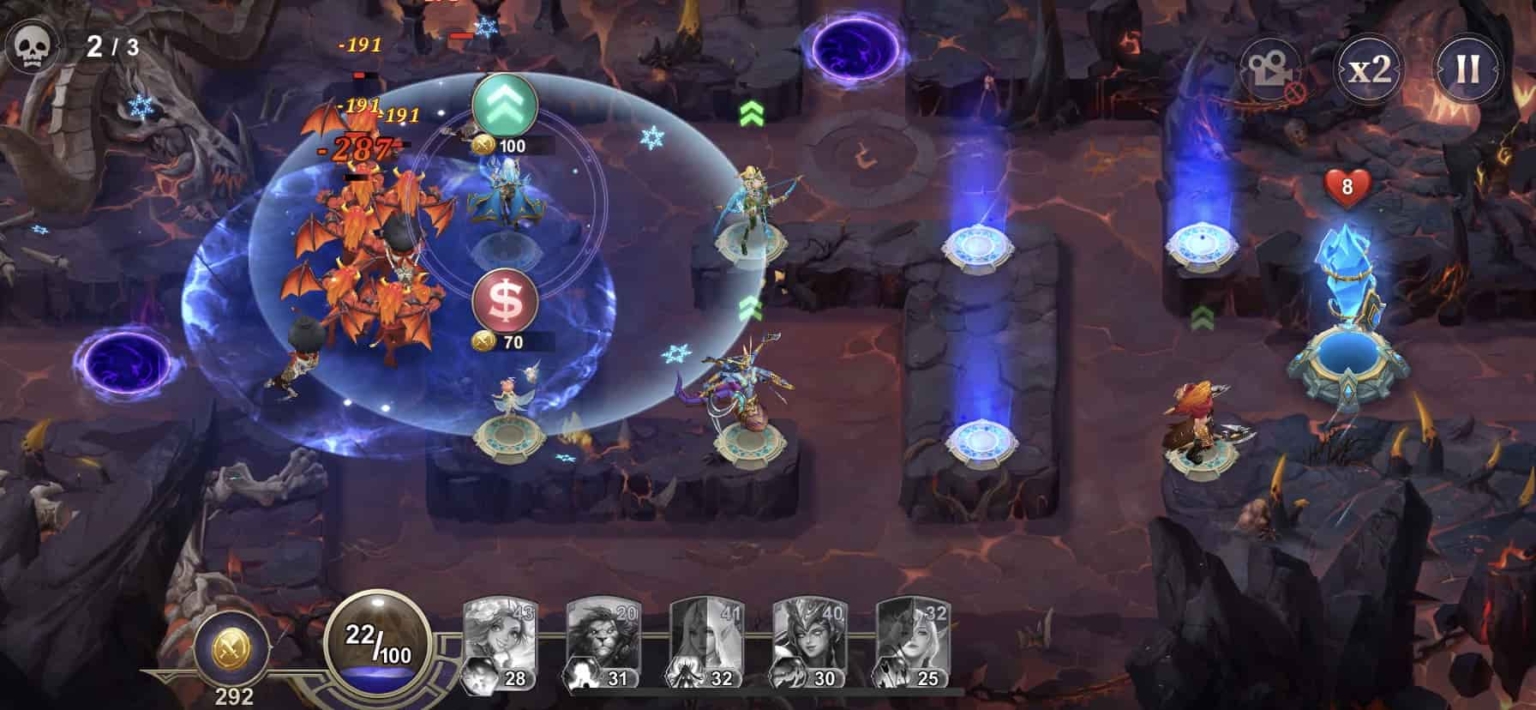1536x710 pixels.
Task: Upgrade the selected tower for 100 gold
Action: coord(505,106)
